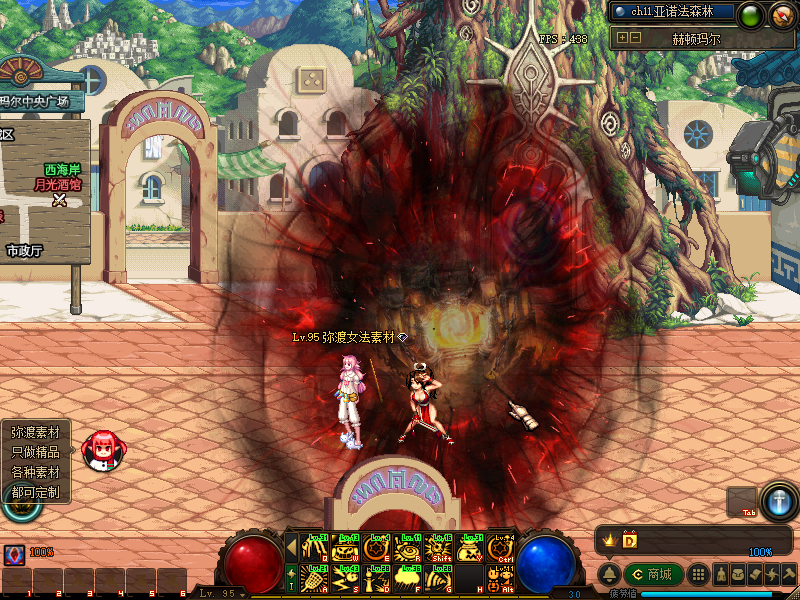Click the Tab swap slot

tap(741, 502)
